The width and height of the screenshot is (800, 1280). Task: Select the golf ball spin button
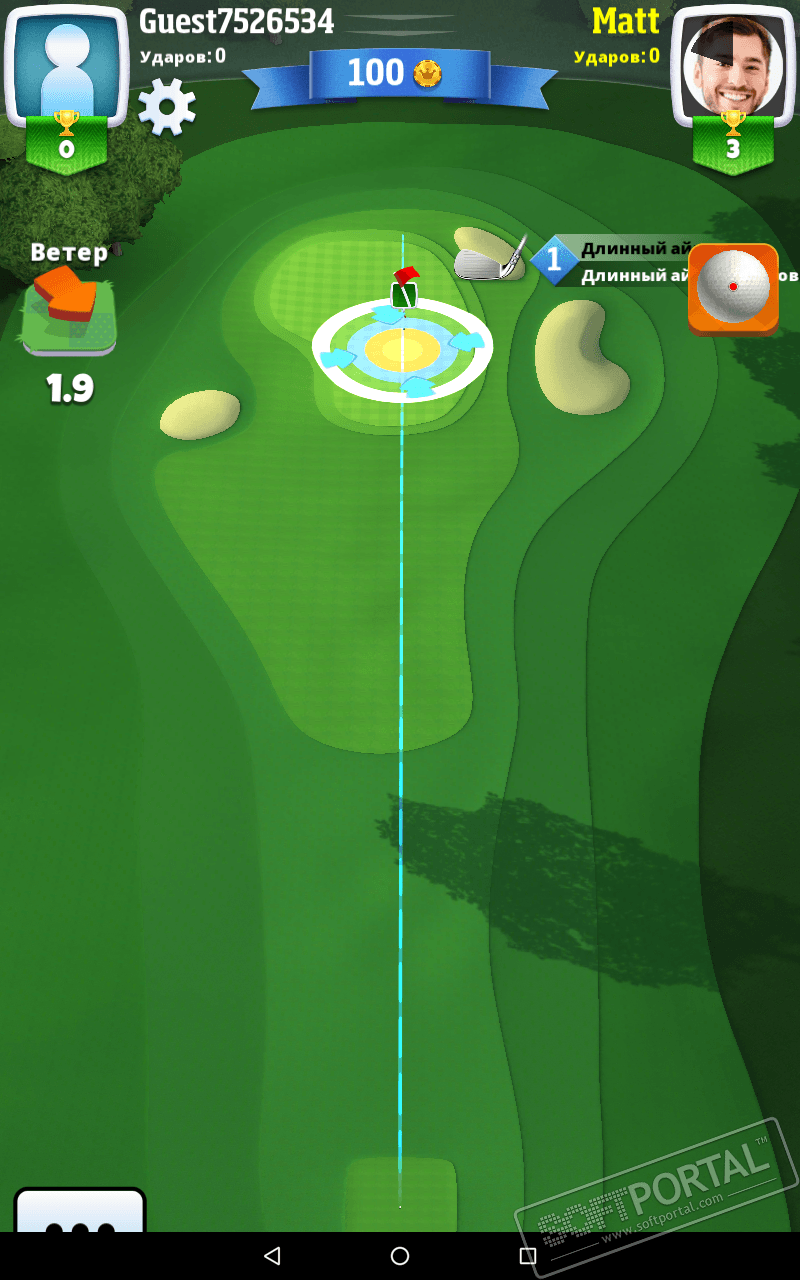732,287
